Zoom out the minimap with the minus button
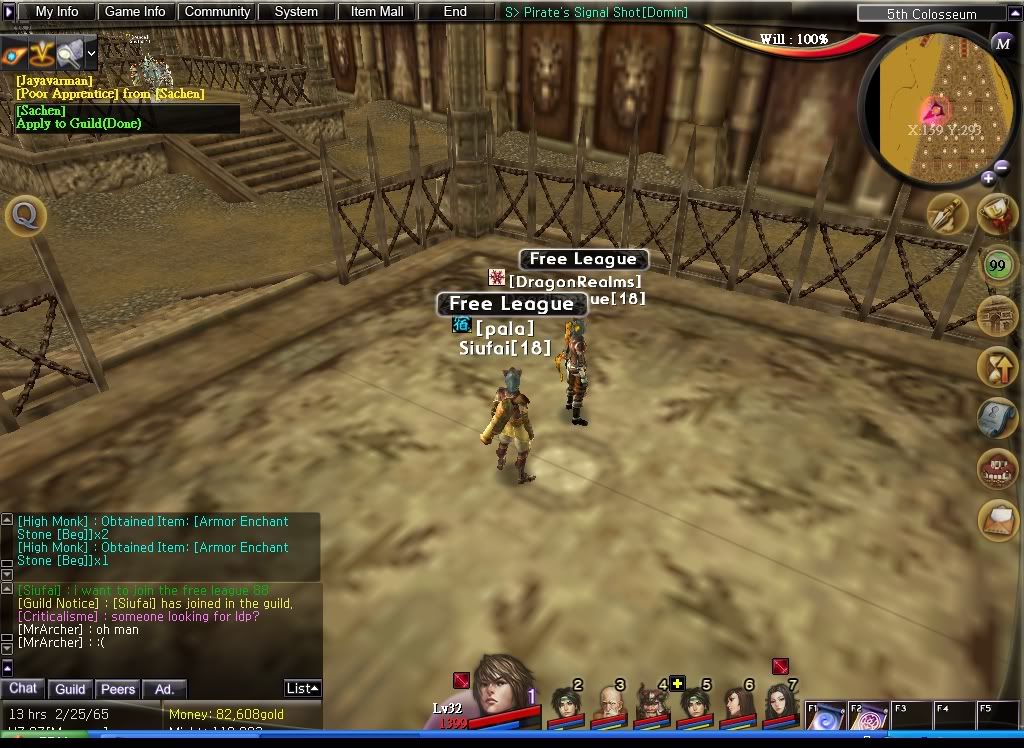 1002,168
